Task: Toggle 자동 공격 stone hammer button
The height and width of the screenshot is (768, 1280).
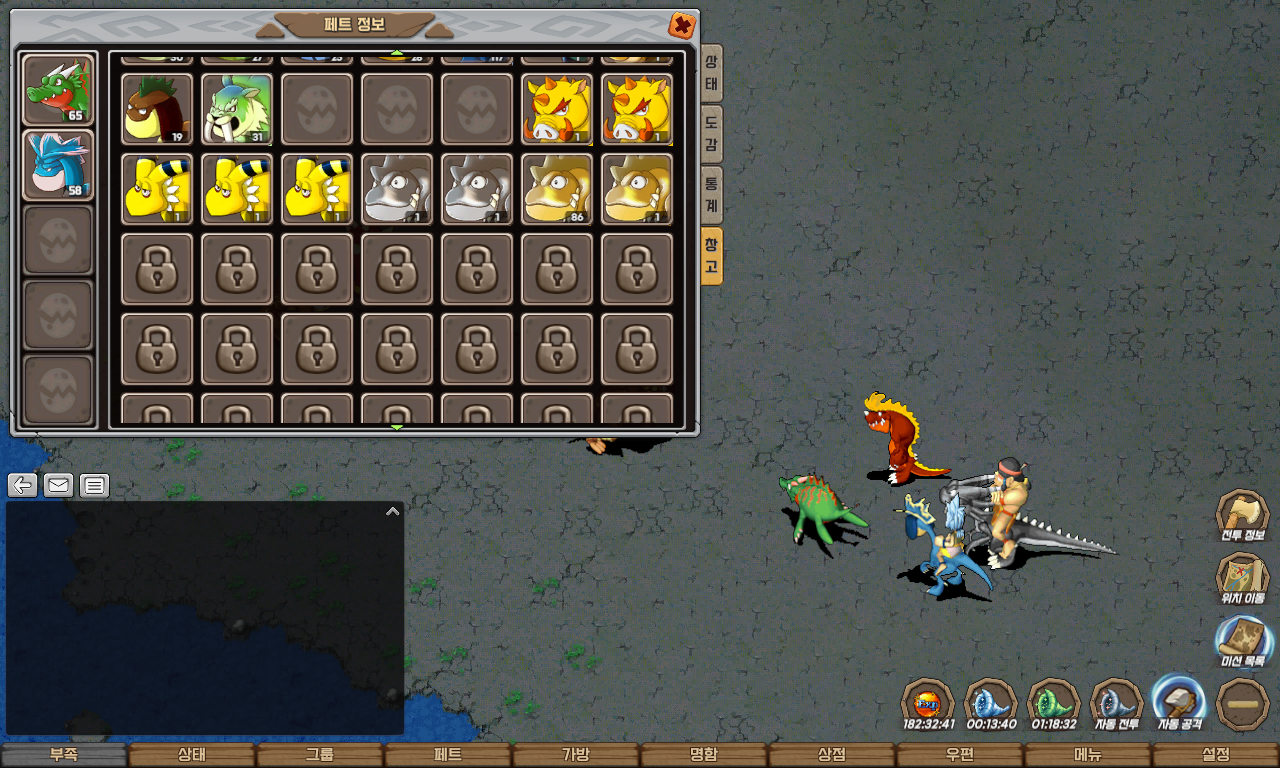Action: click(x=1179, y=704)
